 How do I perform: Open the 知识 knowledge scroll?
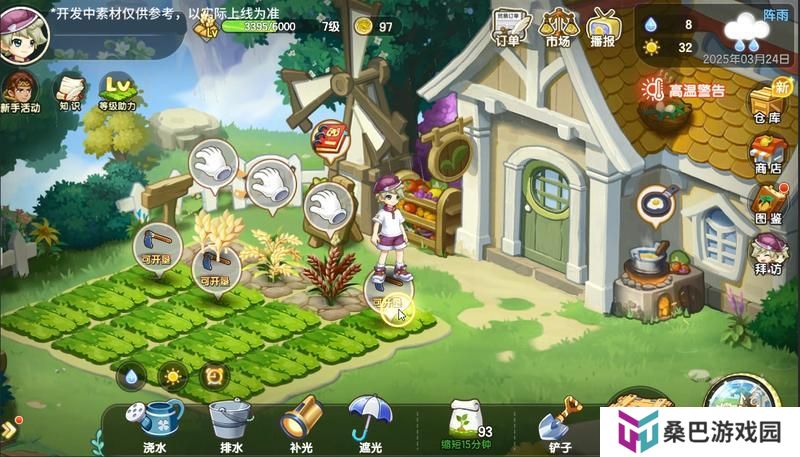tap(69, 88)
